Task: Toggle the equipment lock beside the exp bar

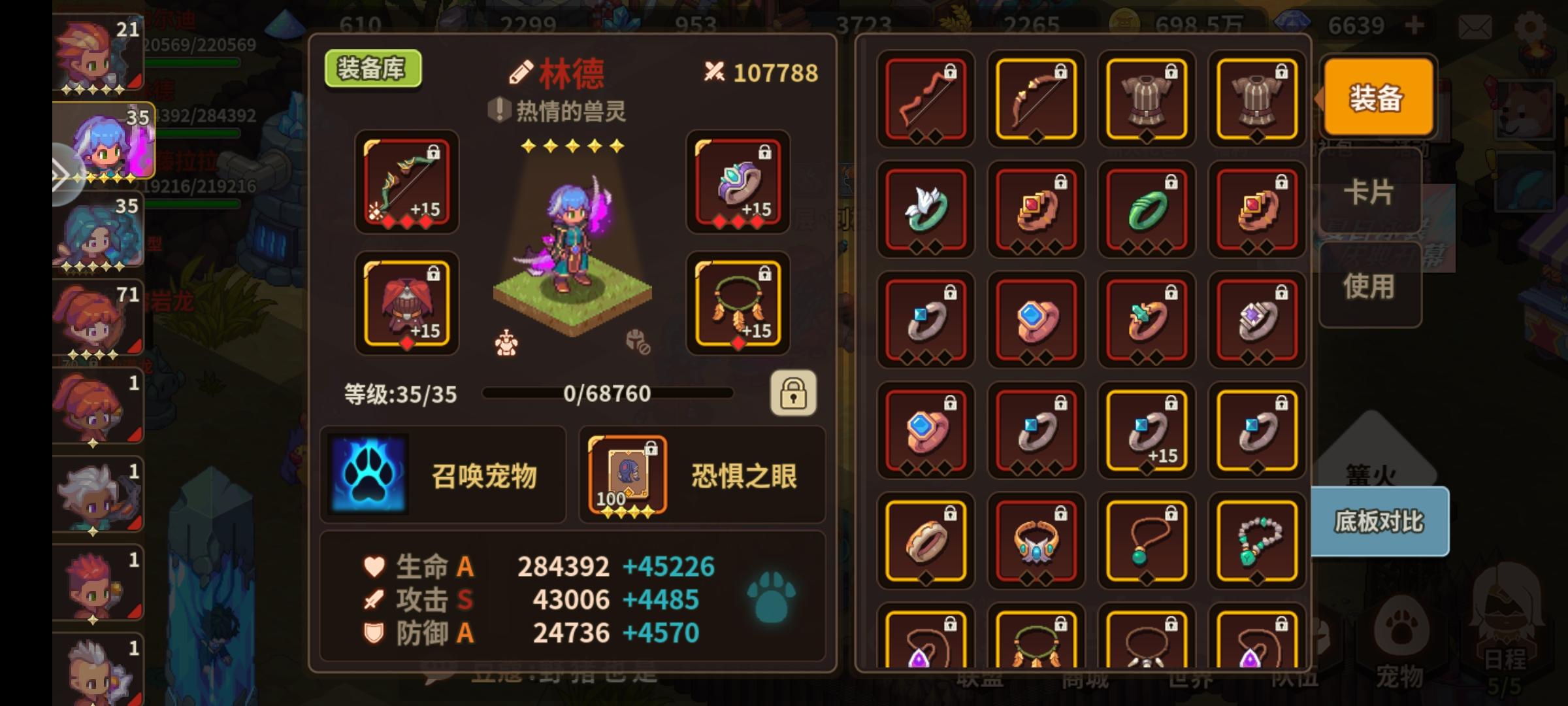Action: point(794,394)
